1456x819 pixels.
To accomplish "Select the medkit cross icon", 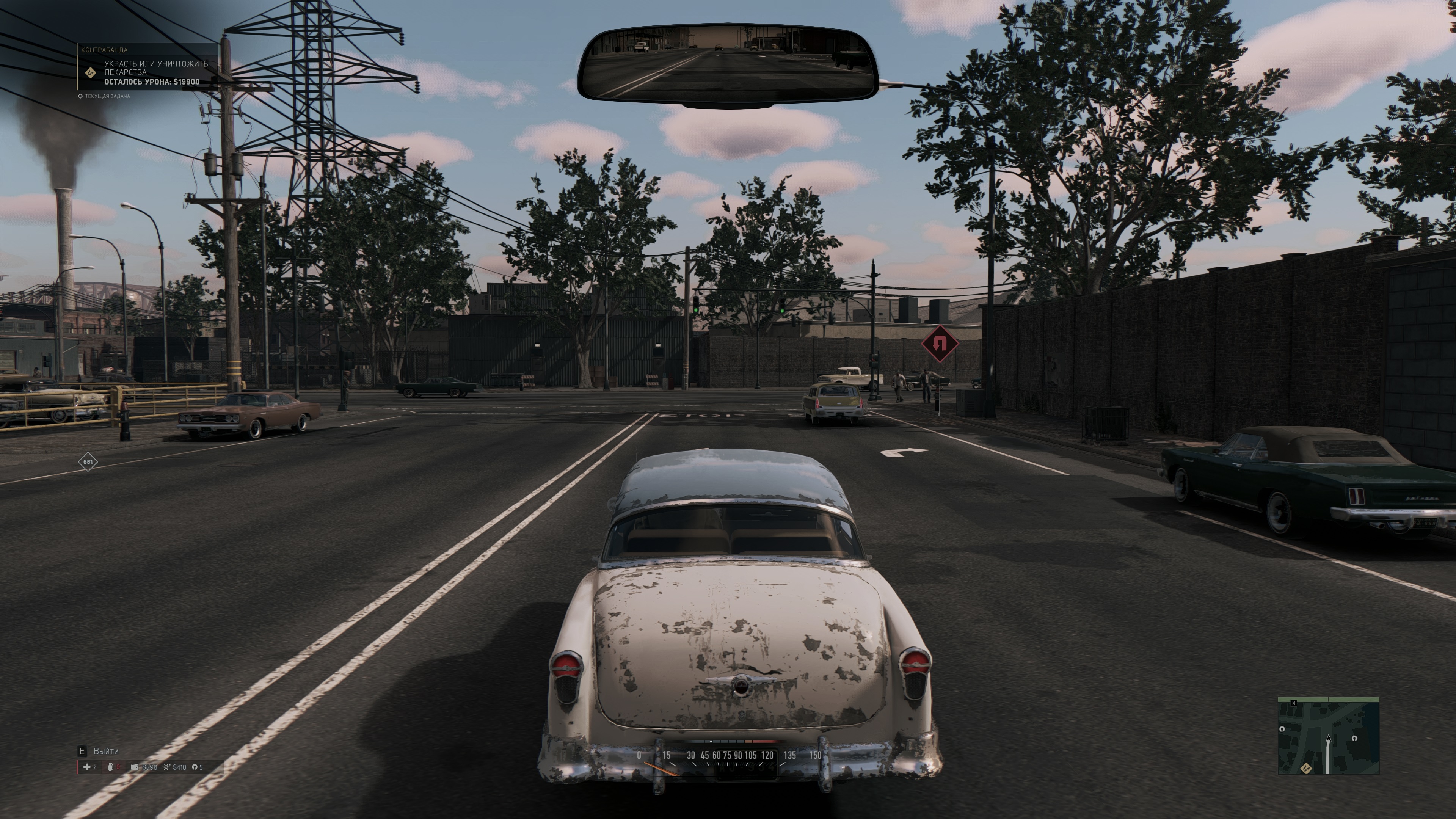I will coord(86,767).
